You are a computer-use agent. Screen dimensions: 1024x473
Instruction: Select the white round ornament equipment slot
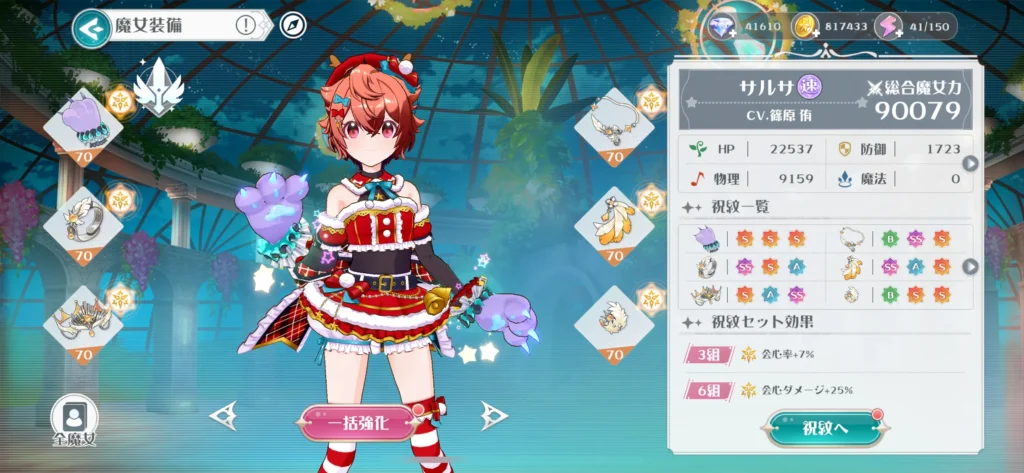coord(614,320)
